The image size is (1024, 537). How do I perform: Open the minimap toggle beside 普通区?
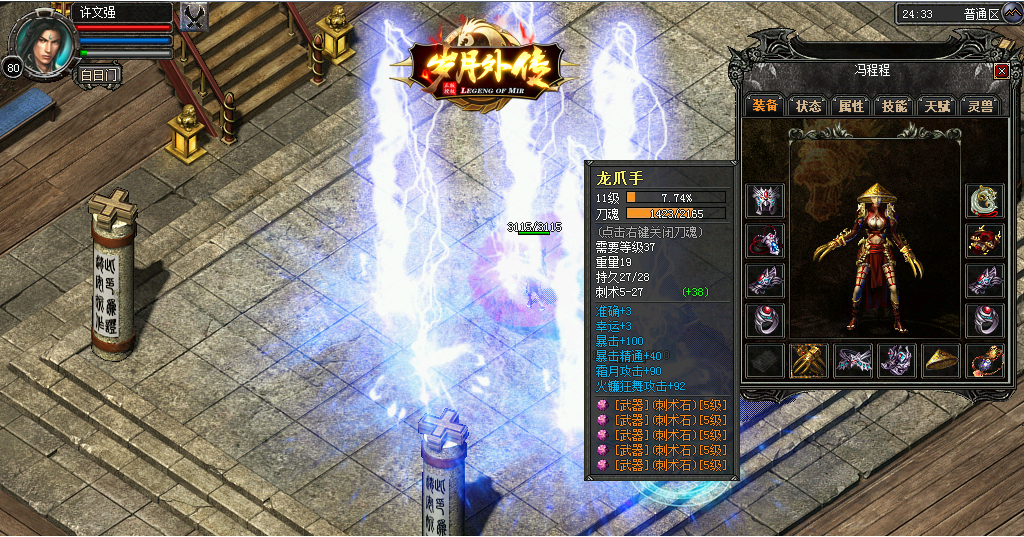coord(1012,14)
